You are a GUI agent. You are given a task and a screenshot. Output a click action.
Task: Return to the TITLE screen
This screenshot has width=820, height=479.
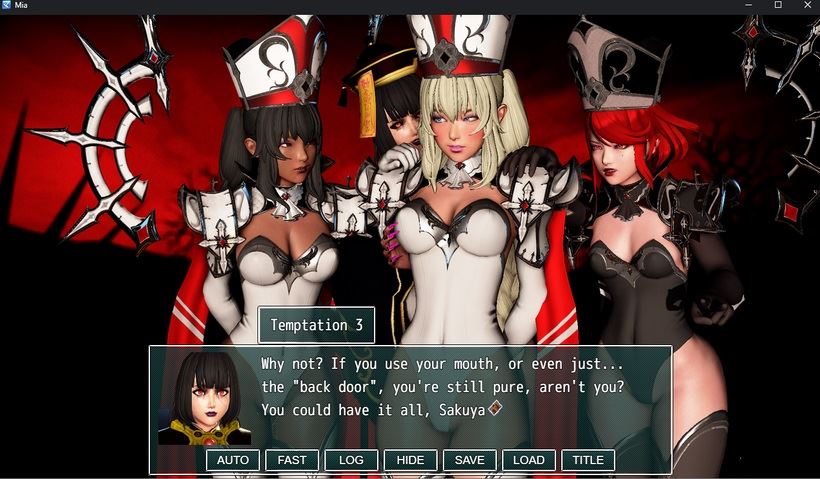(x=588, y=460)
